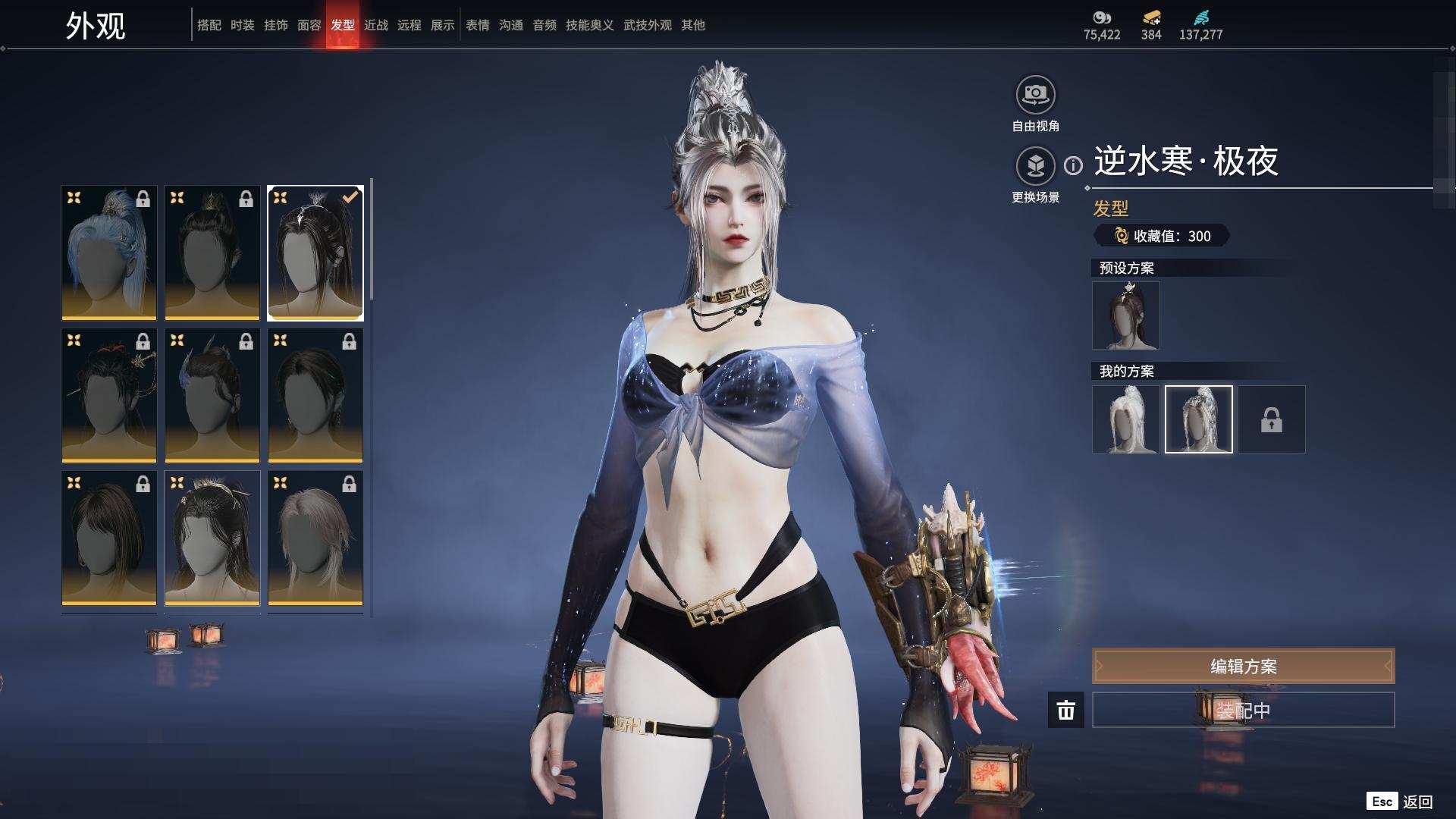
Task: Choose the short brown bob hairstyle
Action: 109,538
